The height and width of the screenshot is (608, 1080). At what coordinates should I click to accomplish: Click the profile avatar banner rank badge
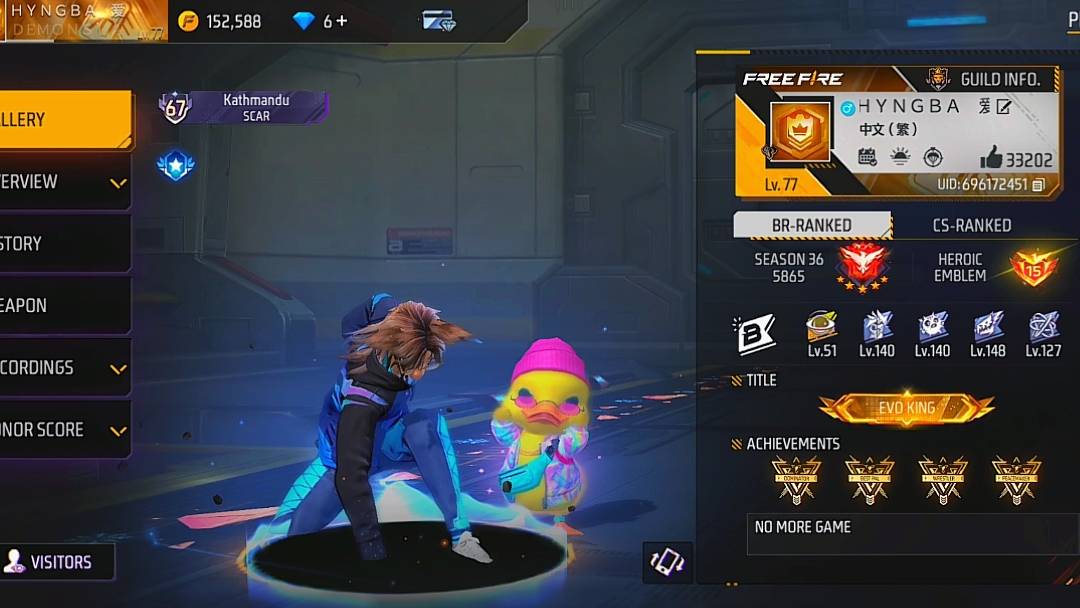click(800, 131)
